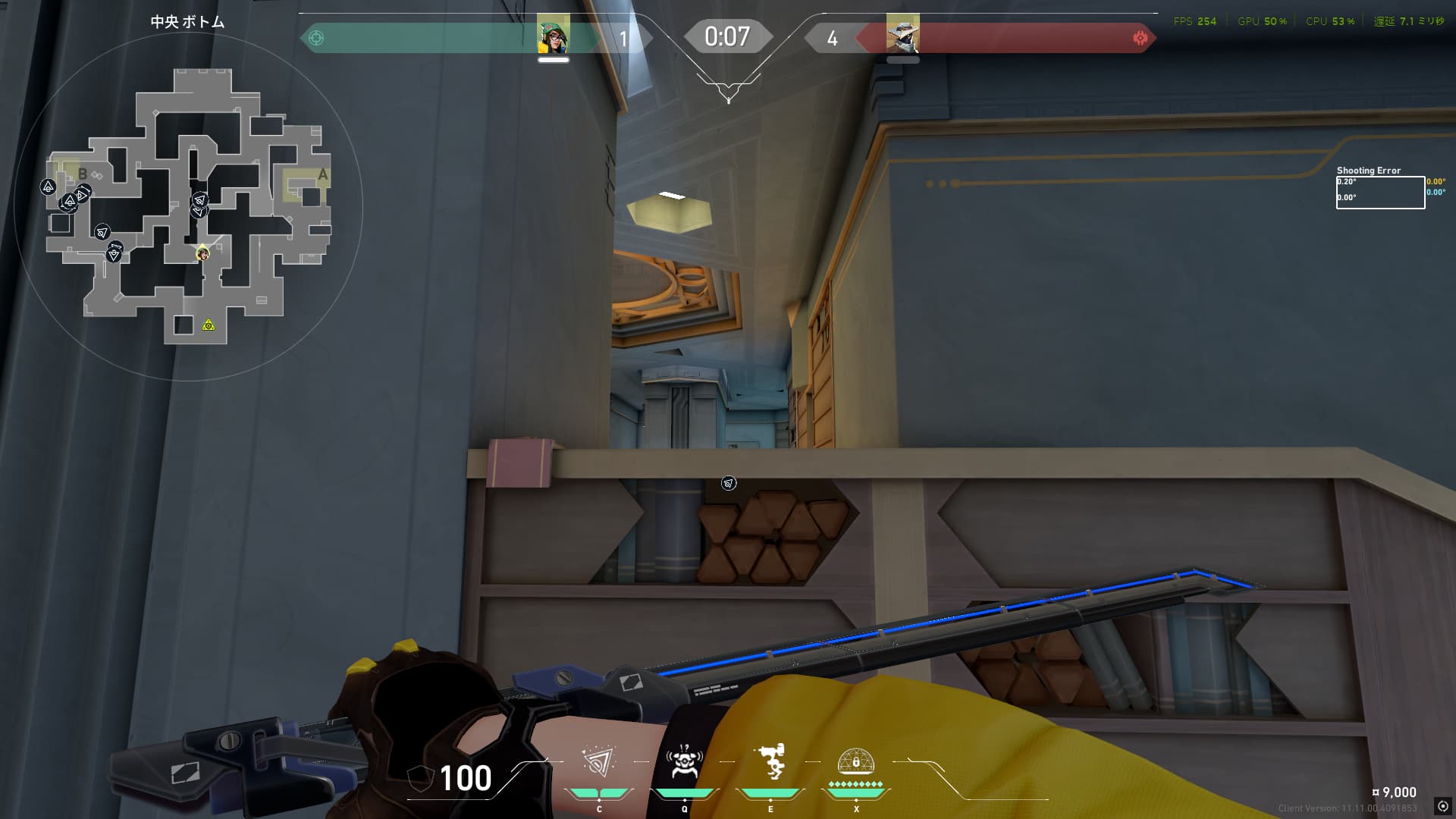Click Killjoy's player marker on the minimap
The image size is (1456, 819).
(202, 253)
